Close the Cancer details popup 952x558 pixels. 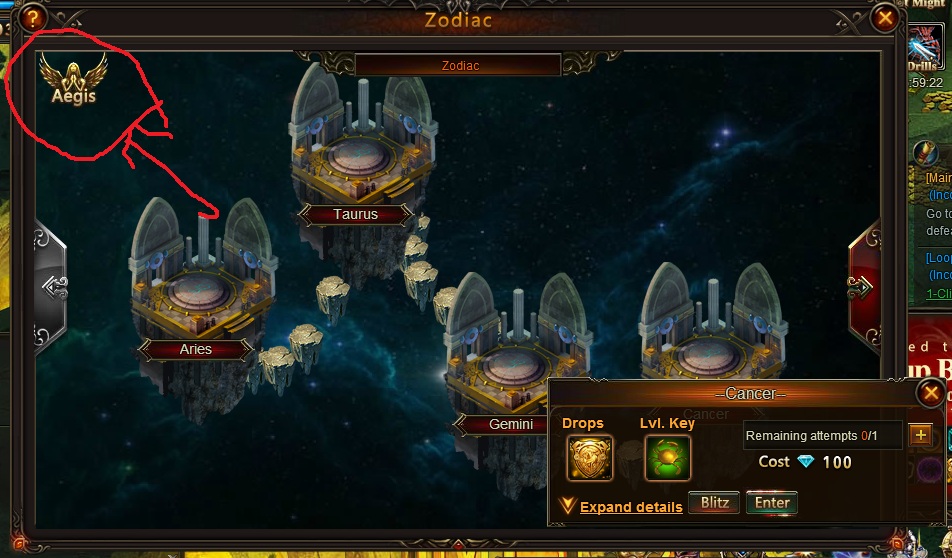(x=930, y=392)
